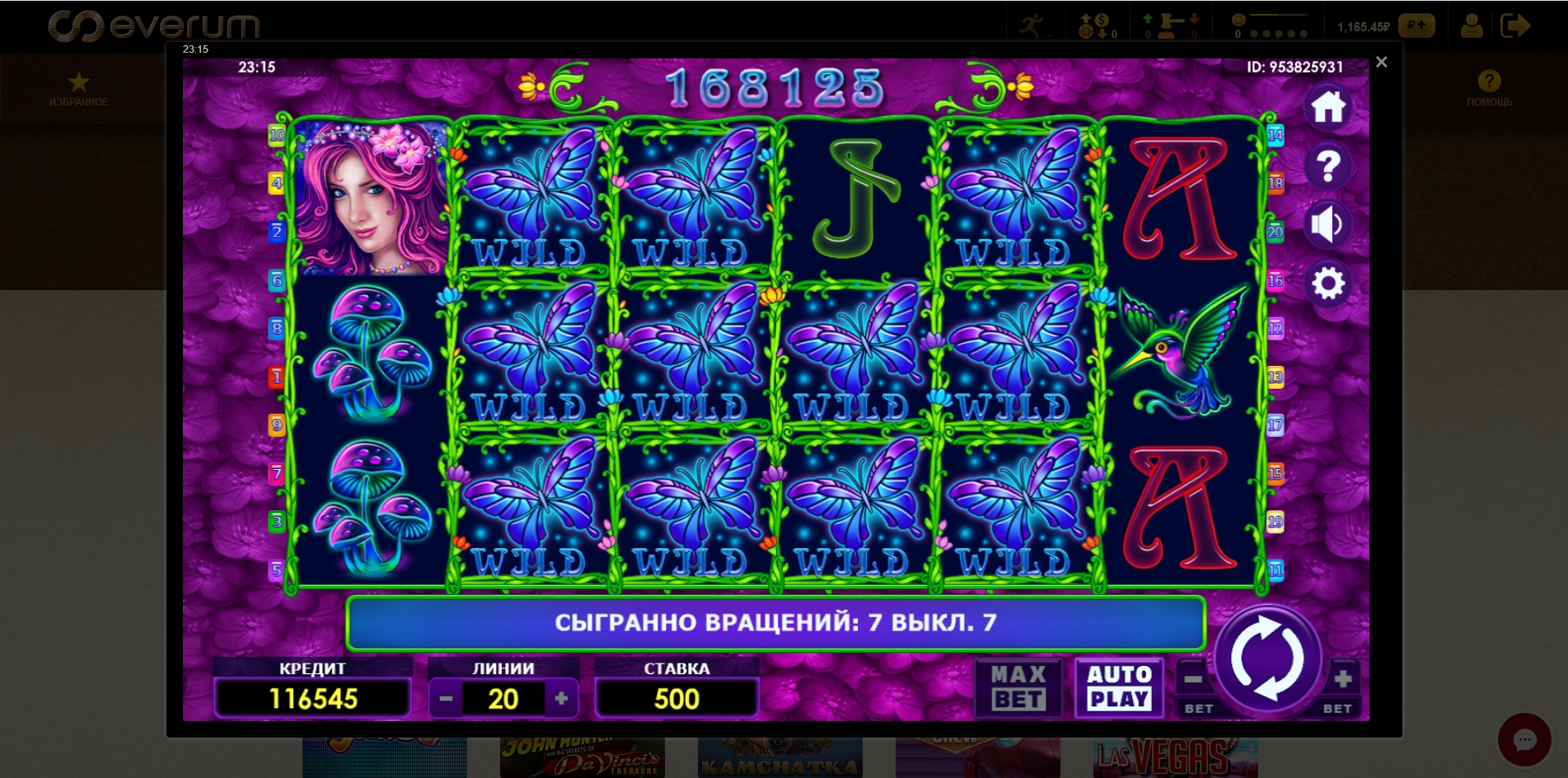Open the user account profile icon

pyautogui.click(x=1472, y=26)
